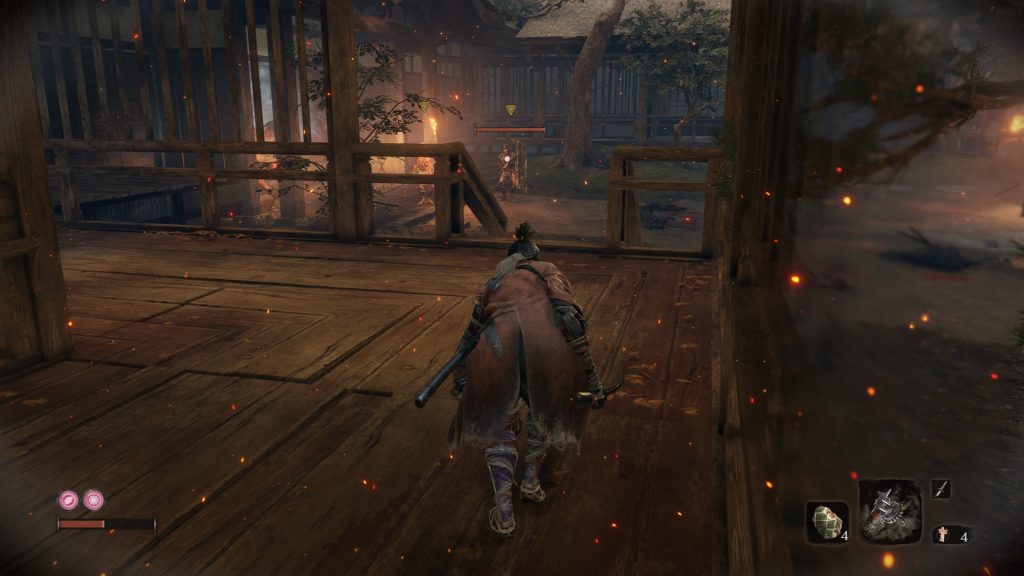Image resolution: width=1024 pixels, height=576 pixels.
Task: Activate the equipped prosthetic tool icon
Action: [x=890, y=511]
